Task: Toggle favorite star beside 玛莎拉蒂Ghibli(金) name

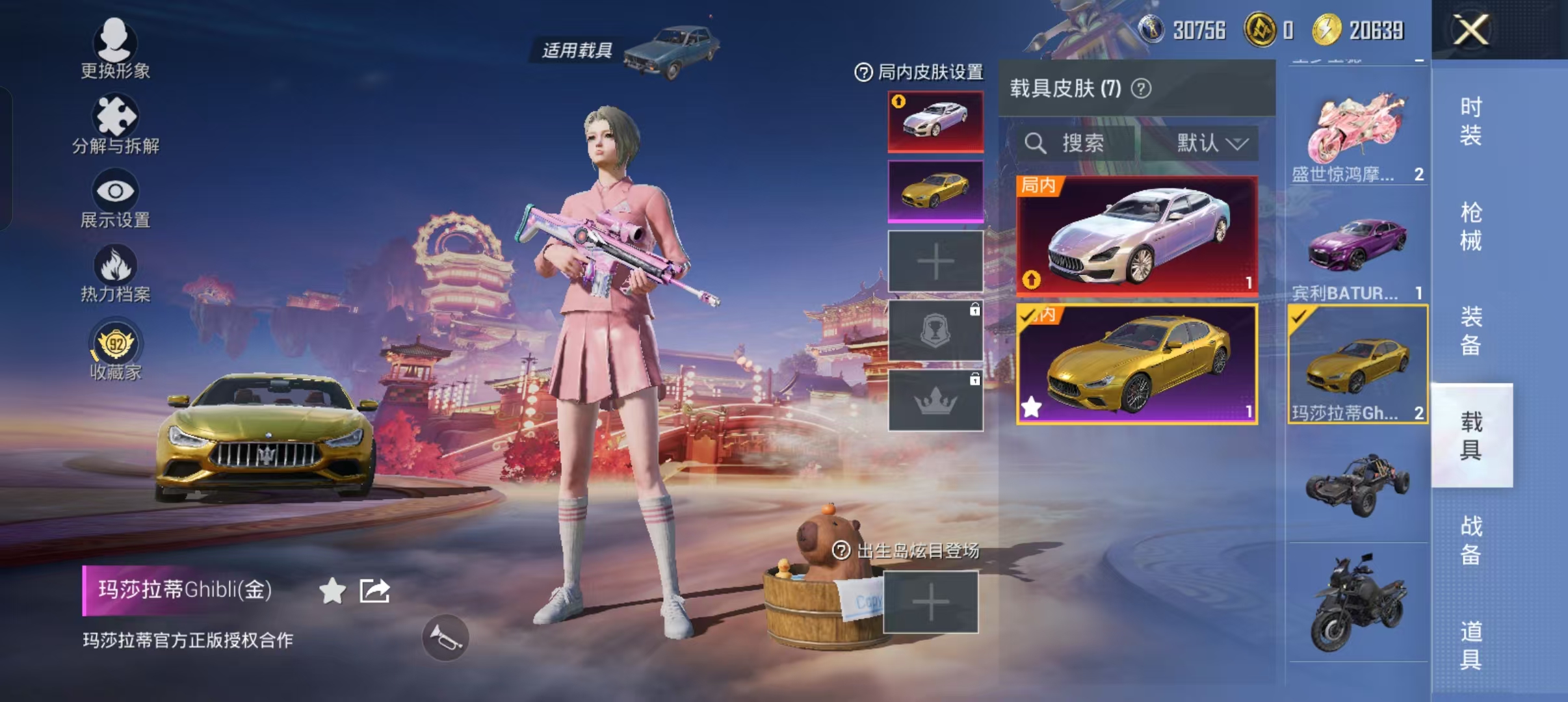Action: click(333, 590)
